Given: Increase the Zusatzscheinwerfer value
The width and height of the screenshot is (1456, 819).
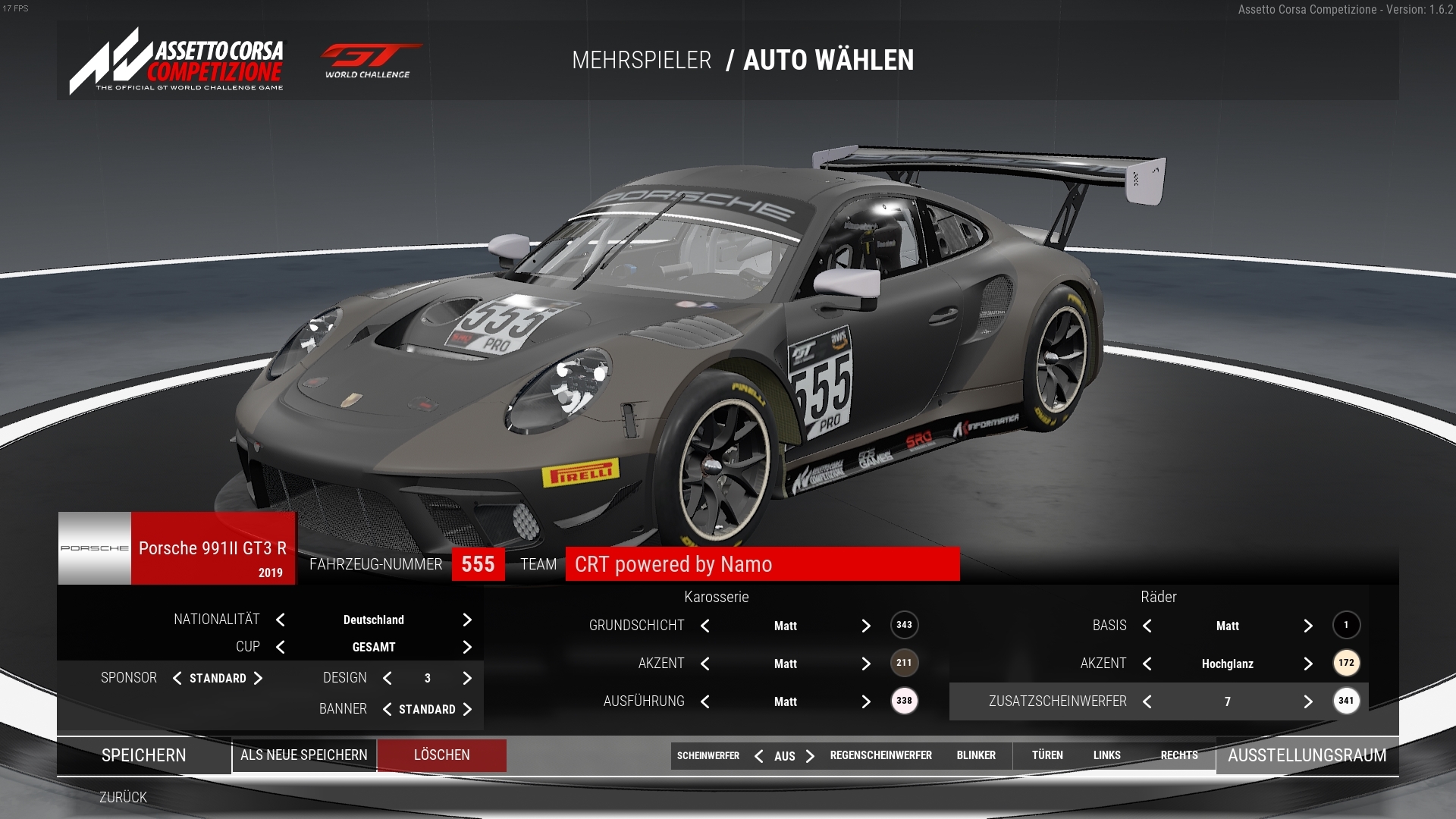Looking at the screenshot, I should (1308, 701).
